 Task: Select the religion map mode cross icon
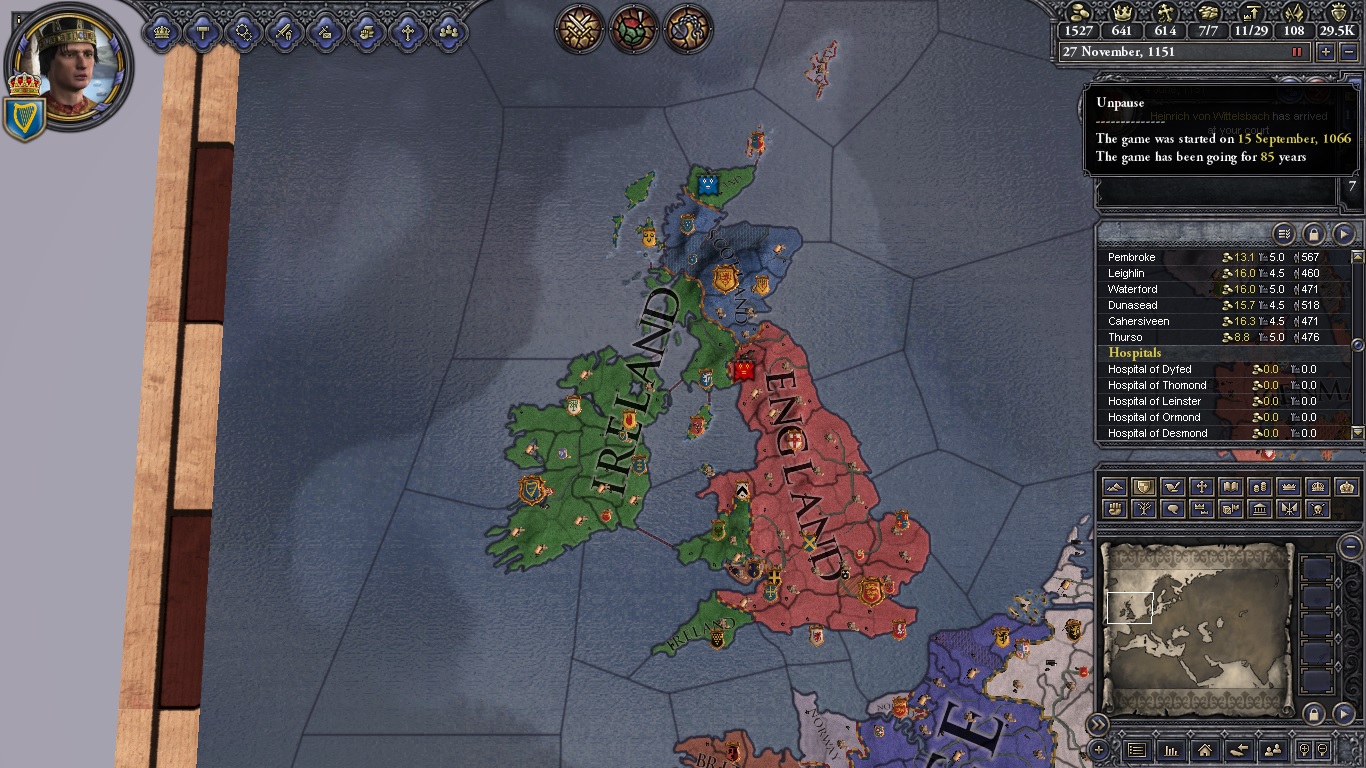click(x=1203, y=487)
